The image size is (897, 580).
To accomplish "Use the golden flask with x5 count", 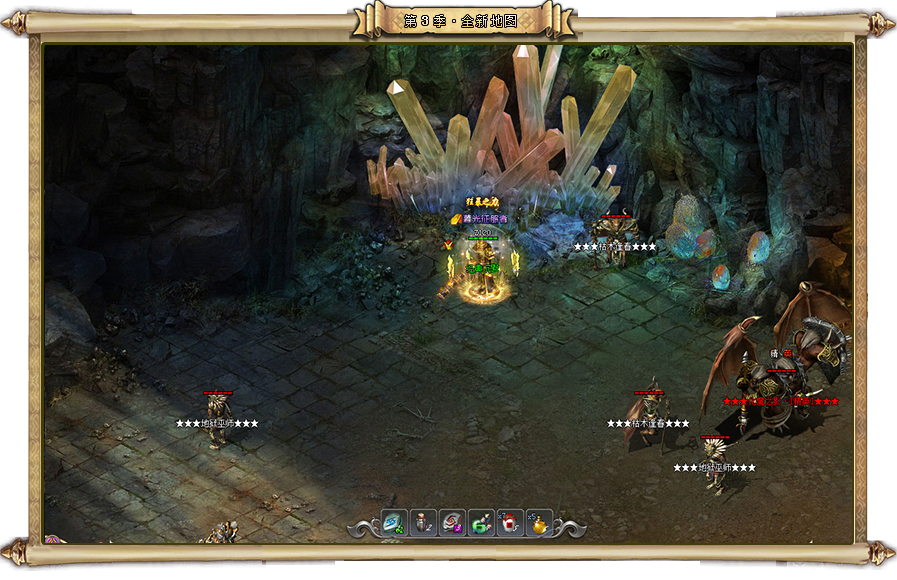I will point(539,522).
